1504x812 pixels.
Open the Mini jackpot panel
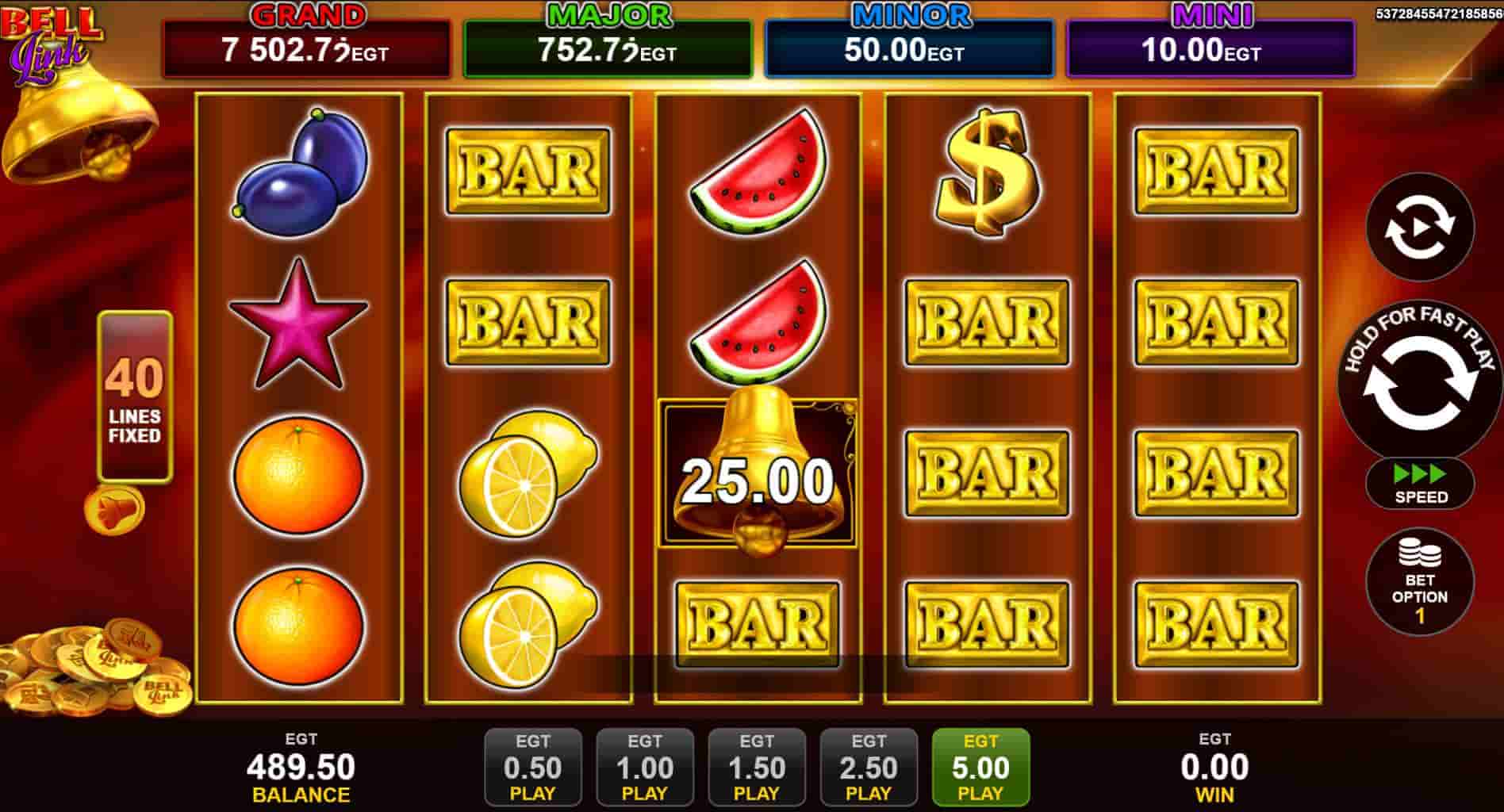[1210, 49]
